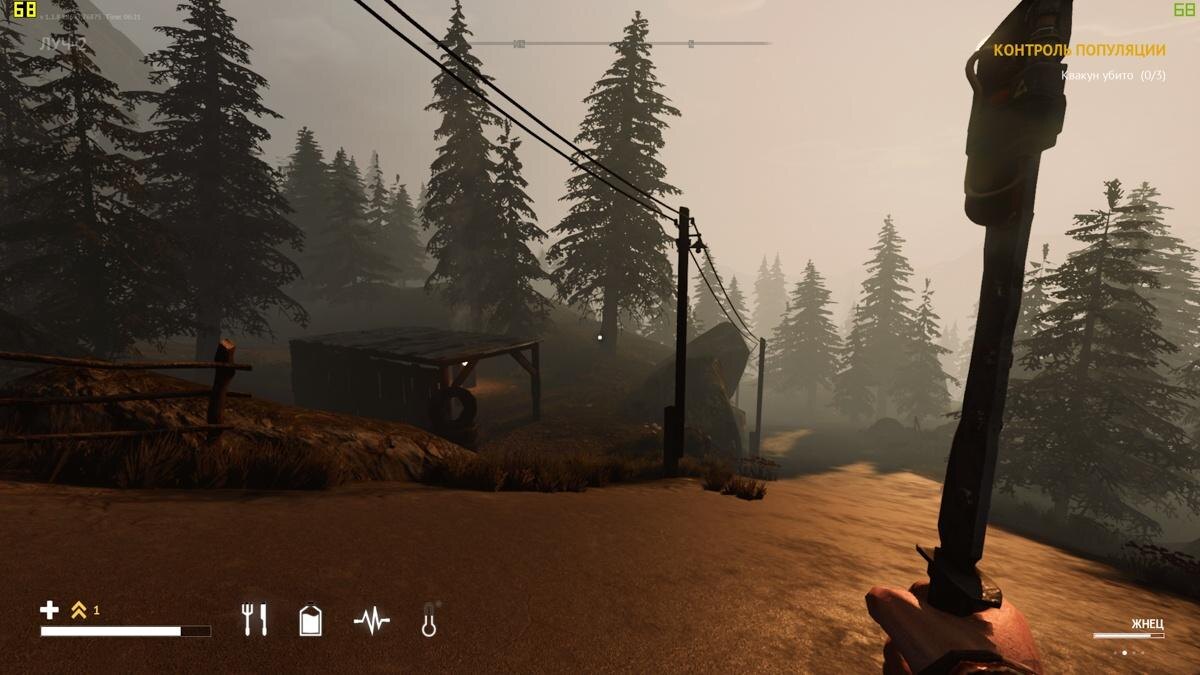This screenshot has width=1200, height=675.
Task: Check the heartbeat pulse status icon
Action: coord(371,621)
